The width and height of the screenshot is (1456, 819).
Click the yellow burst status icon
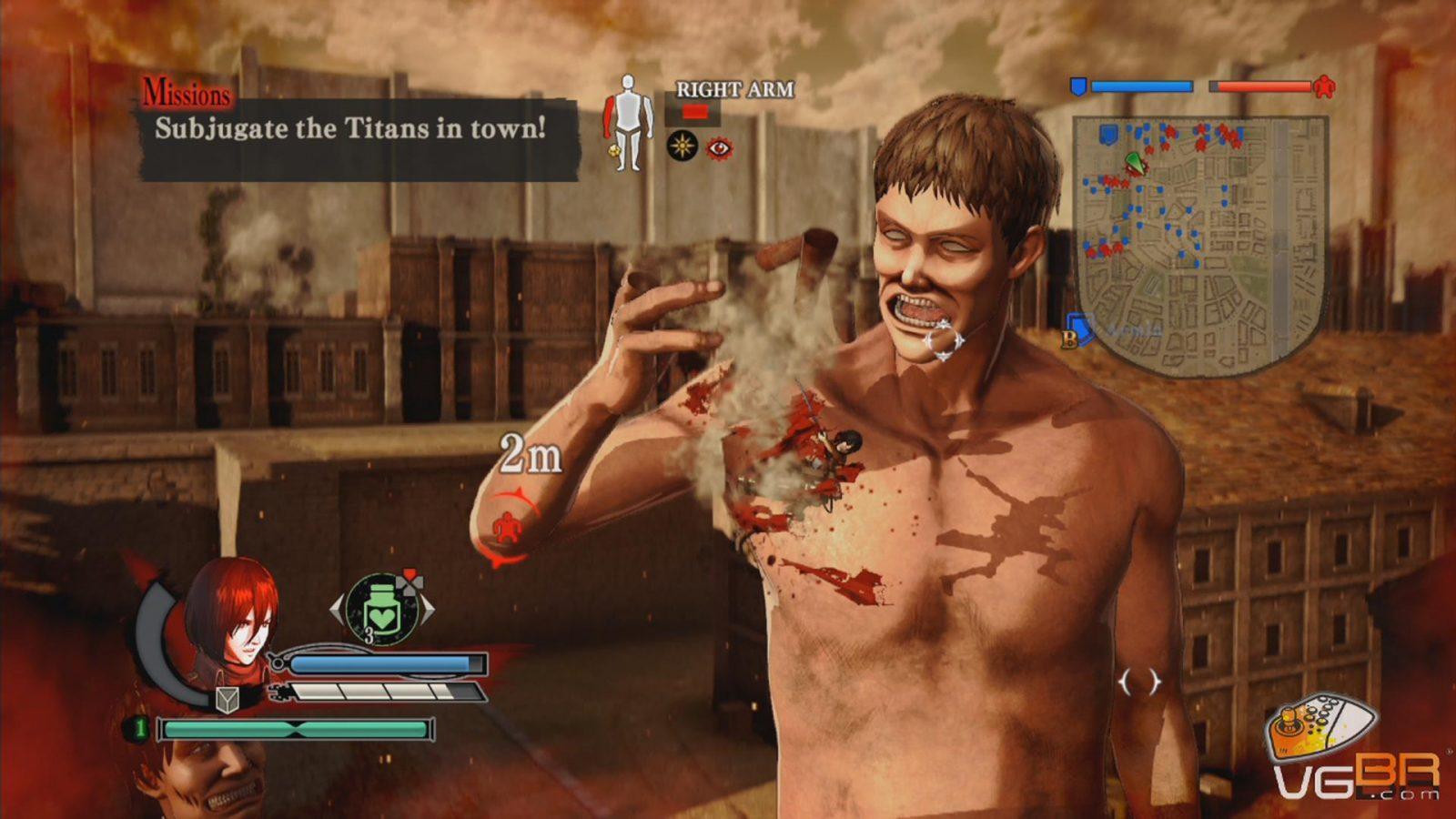point(682,147)
